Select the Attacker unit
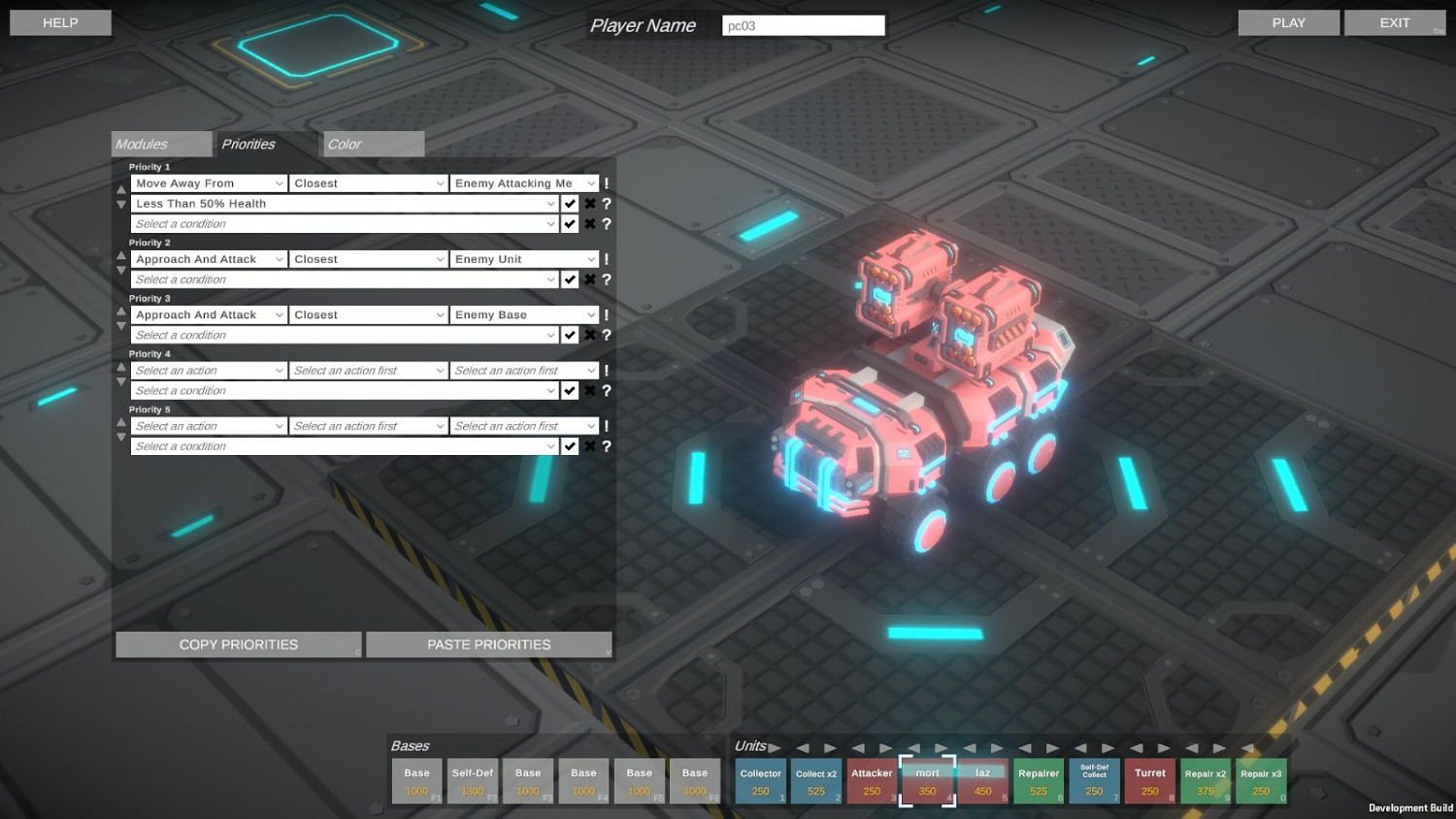Image resolution: width=1456 pixels, height=819 pixels. (871, 780)
